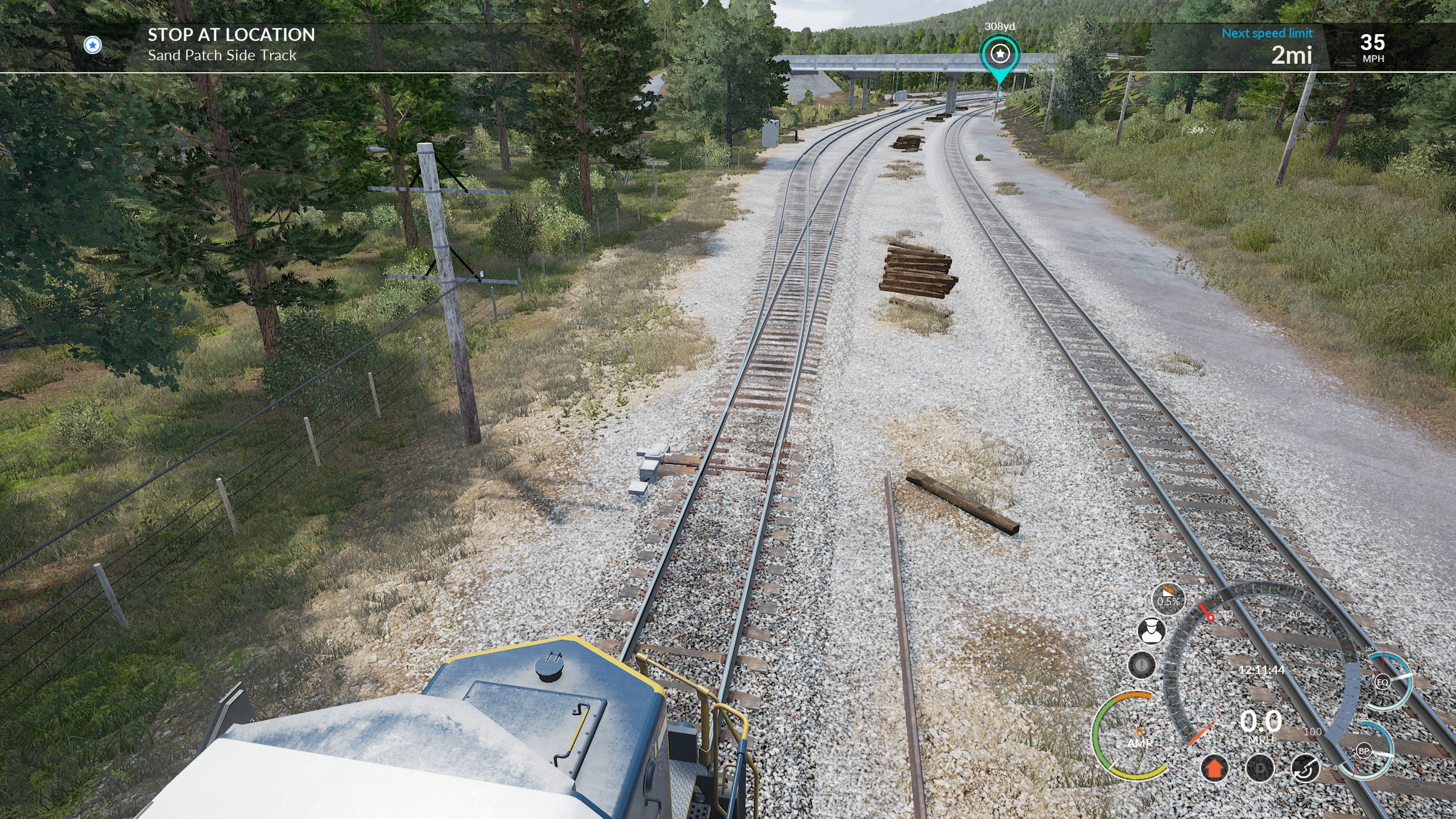Screen dimensions: 1456x819
Task: Select the exclamation alert indicator icon
Action: (x=1141, y=664)
